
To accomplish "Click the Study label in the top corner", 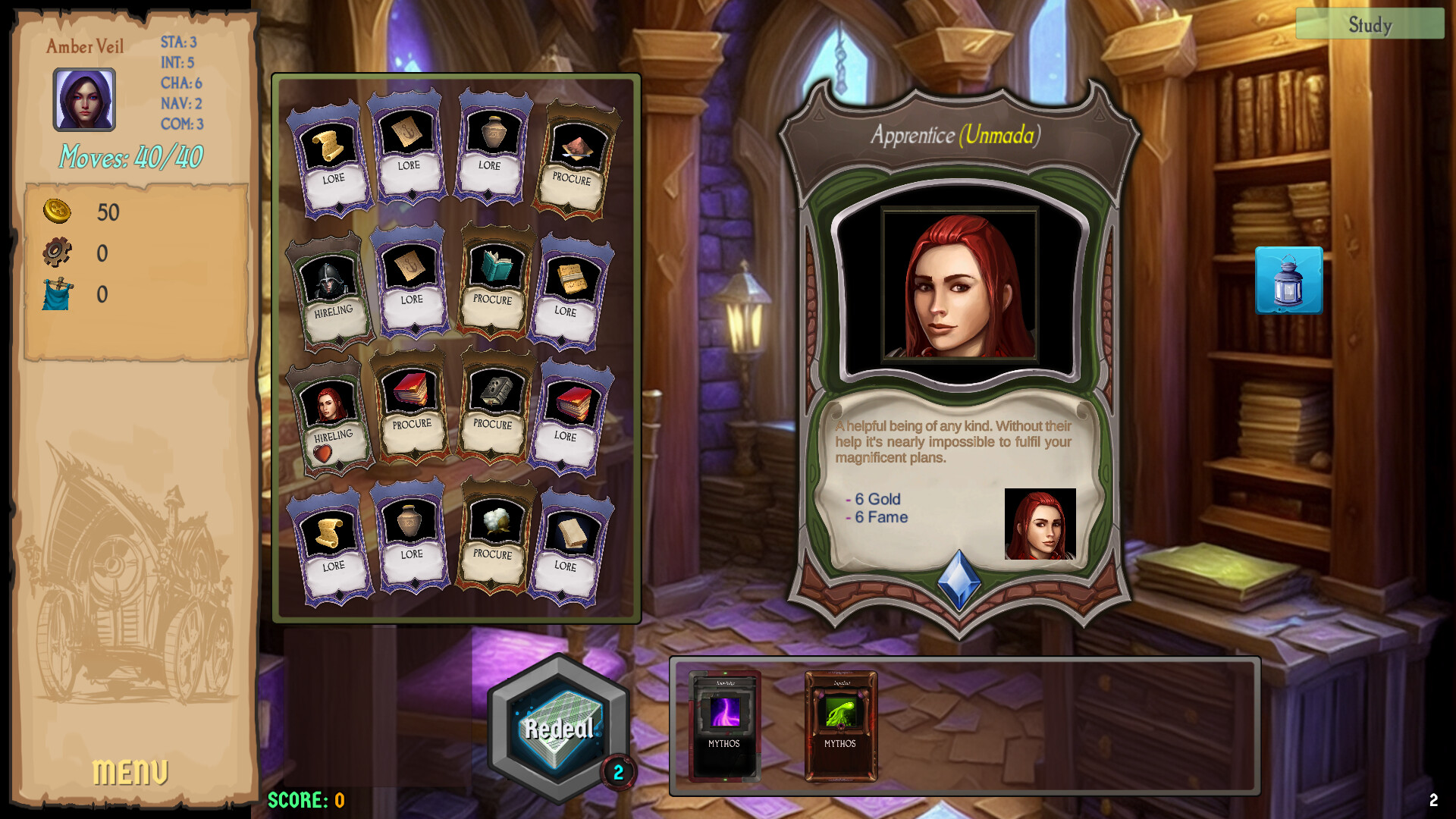I will click(x=1370, y=25).
